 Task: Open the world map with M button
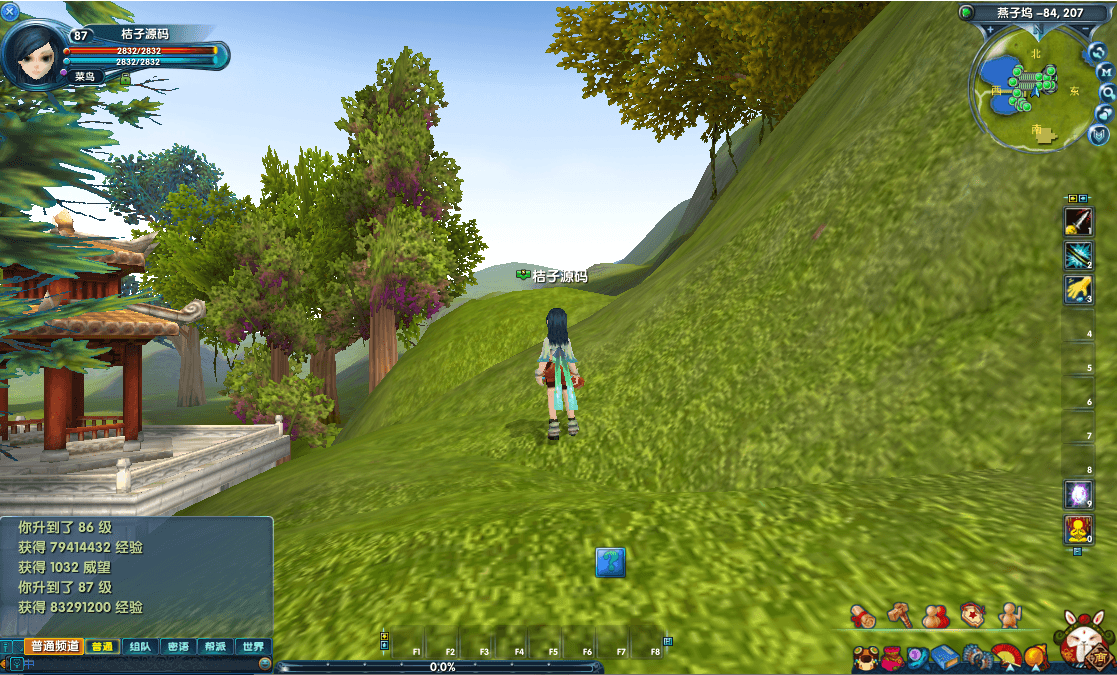pos(1106,71)
